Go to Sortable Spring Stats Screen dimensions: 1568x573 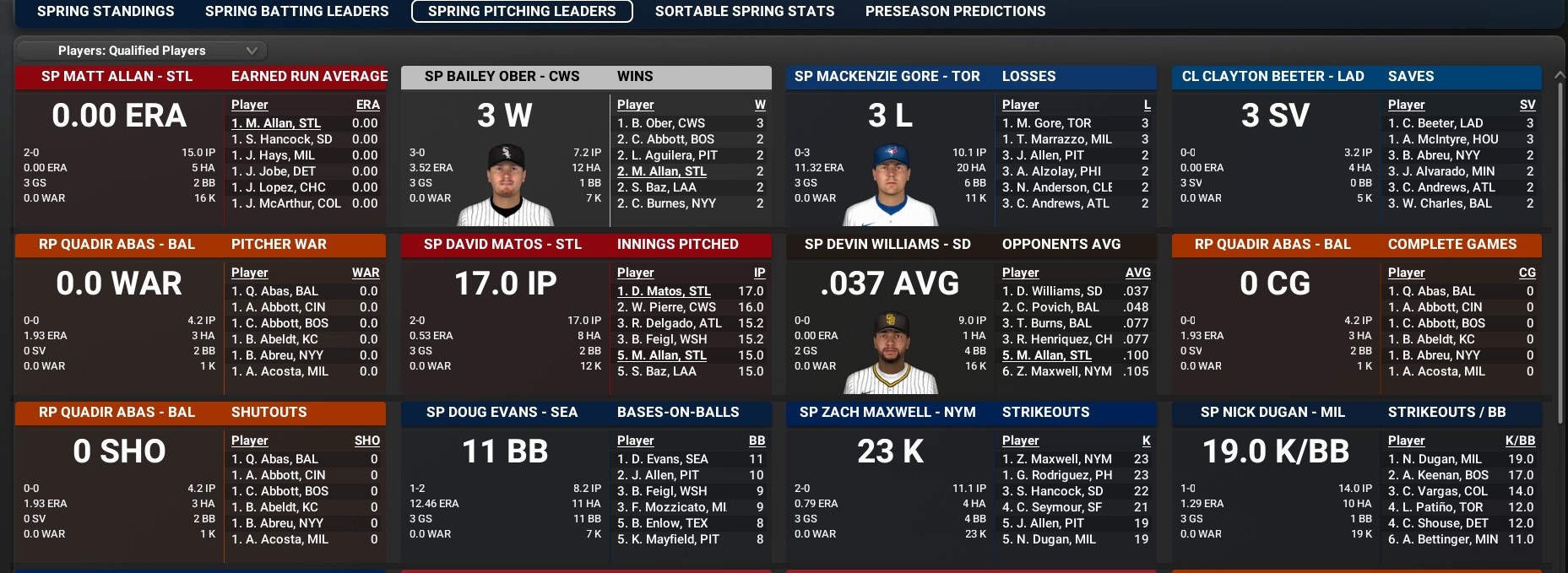pyautogui.click(x=744, y=11)
